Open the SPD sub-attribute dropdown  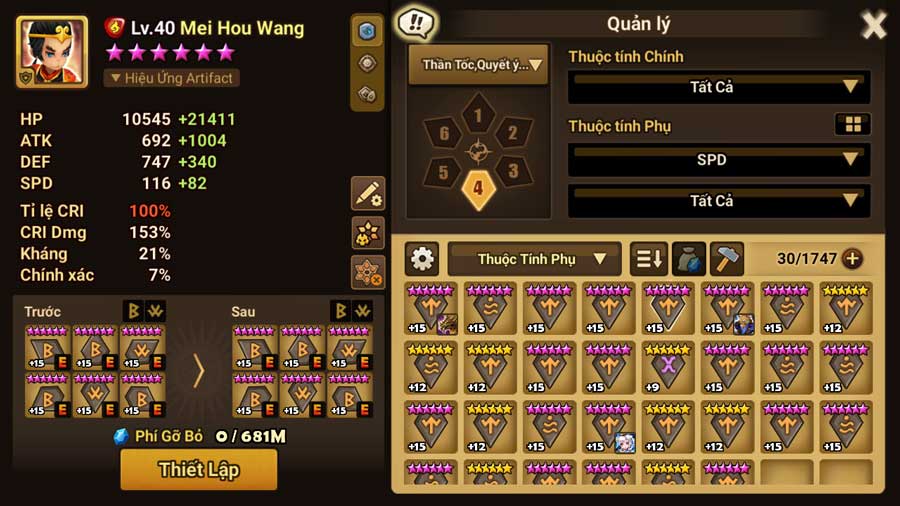(718, 159)
